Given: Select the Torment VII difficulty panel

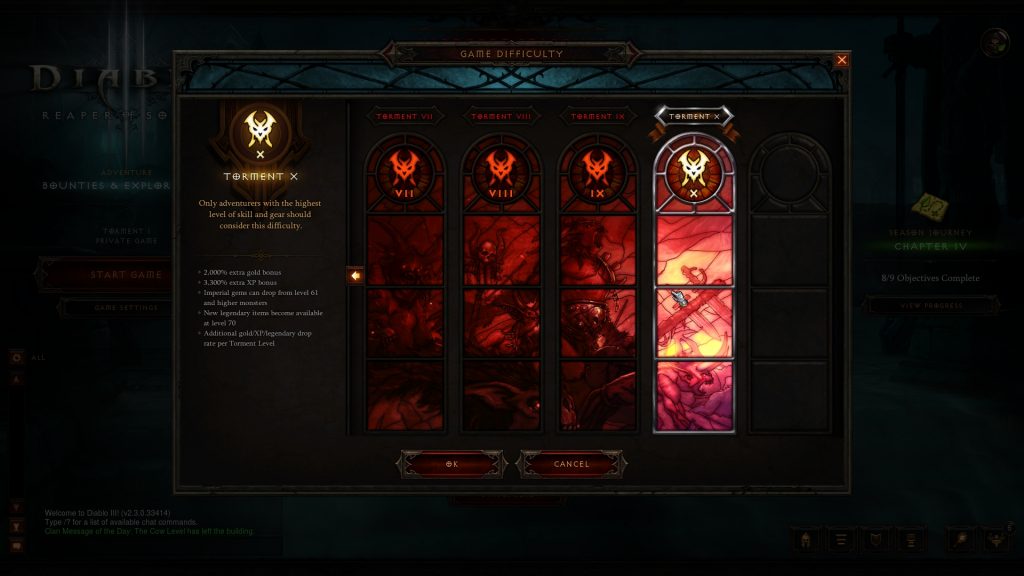Looking at the screenshot, I should point(404,285).
